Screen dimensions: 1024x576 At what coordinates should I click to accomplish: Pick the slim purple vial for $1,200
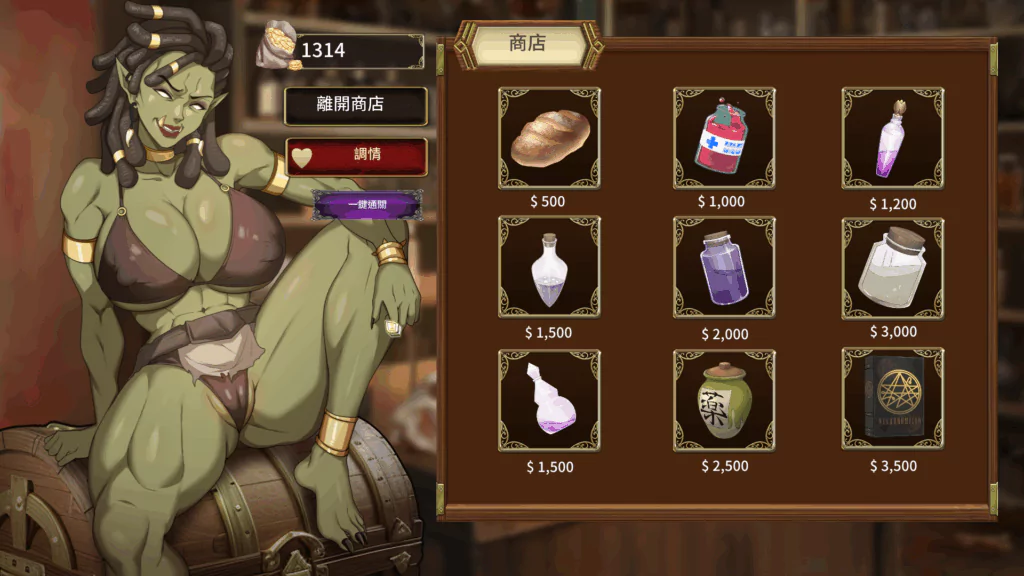[892, 139]
